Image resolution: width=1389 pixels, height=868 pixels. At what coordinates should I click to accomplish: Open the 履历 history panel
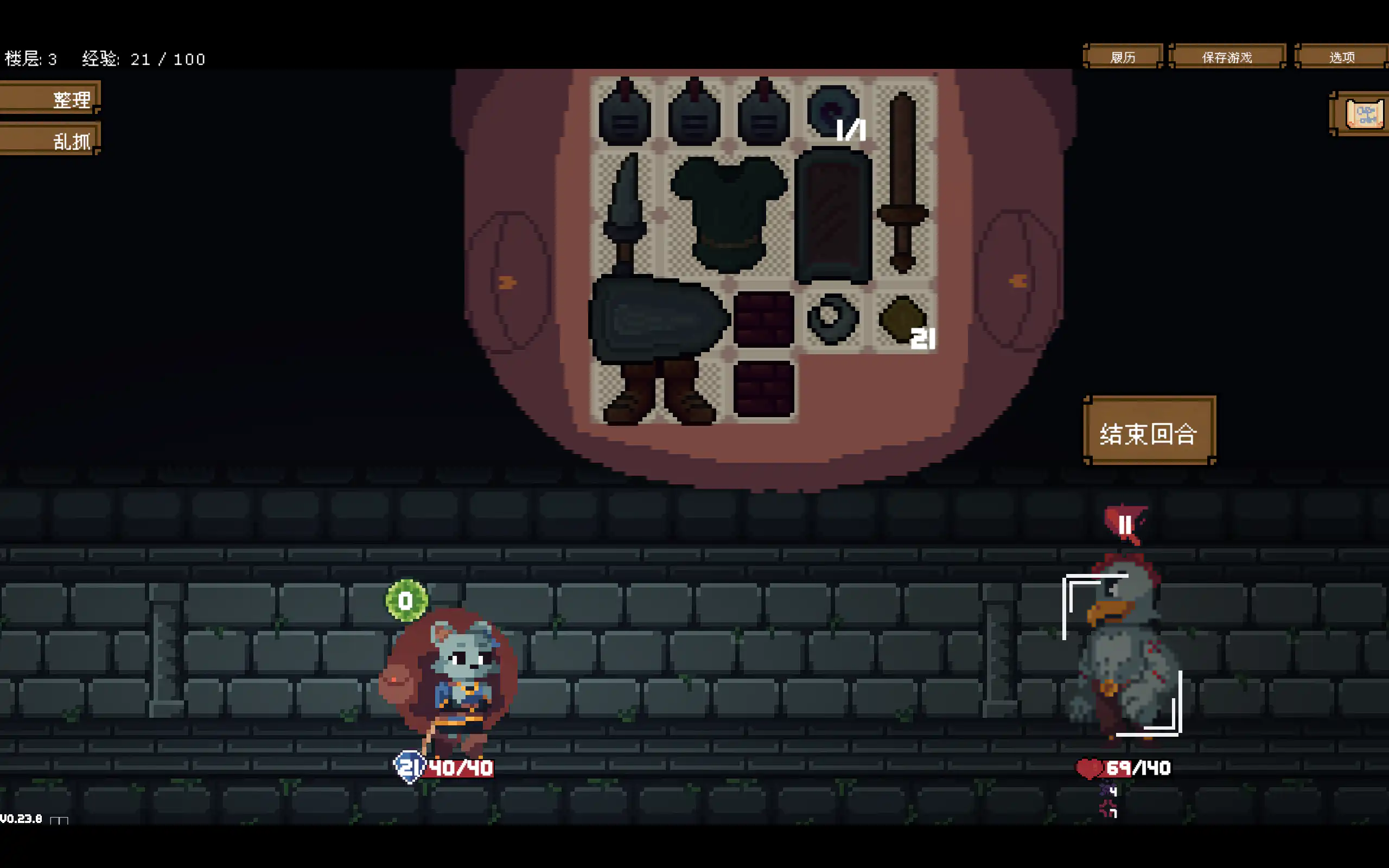click(1122, 57)
